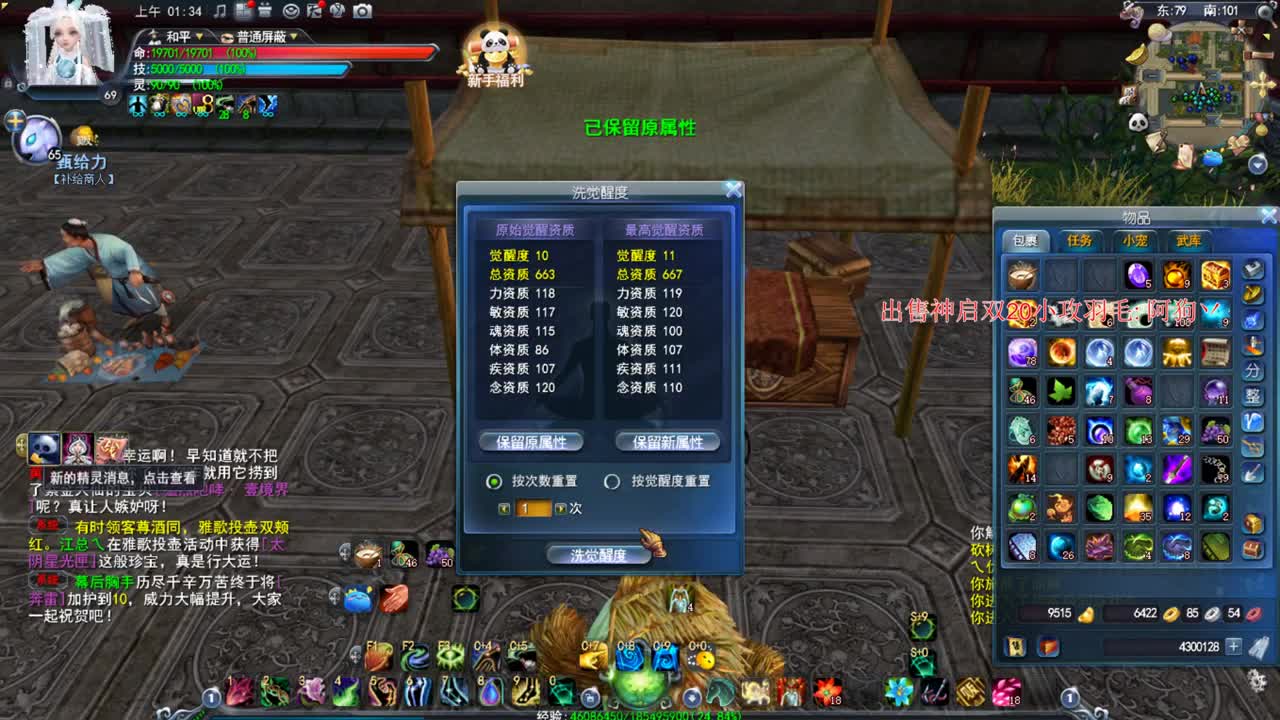
Task: Click the camera screenshot icon in top bar
Action: (362, 11)
